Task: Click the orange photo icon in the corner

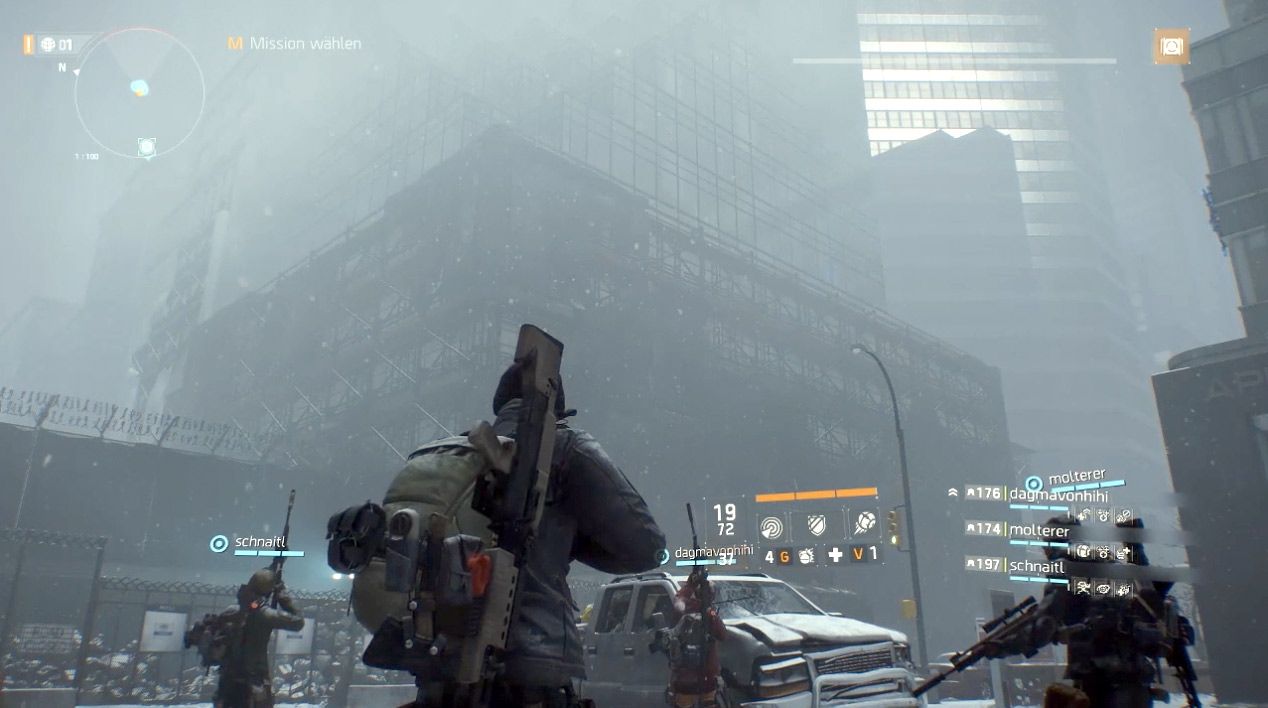Action: click(1170, 46)
